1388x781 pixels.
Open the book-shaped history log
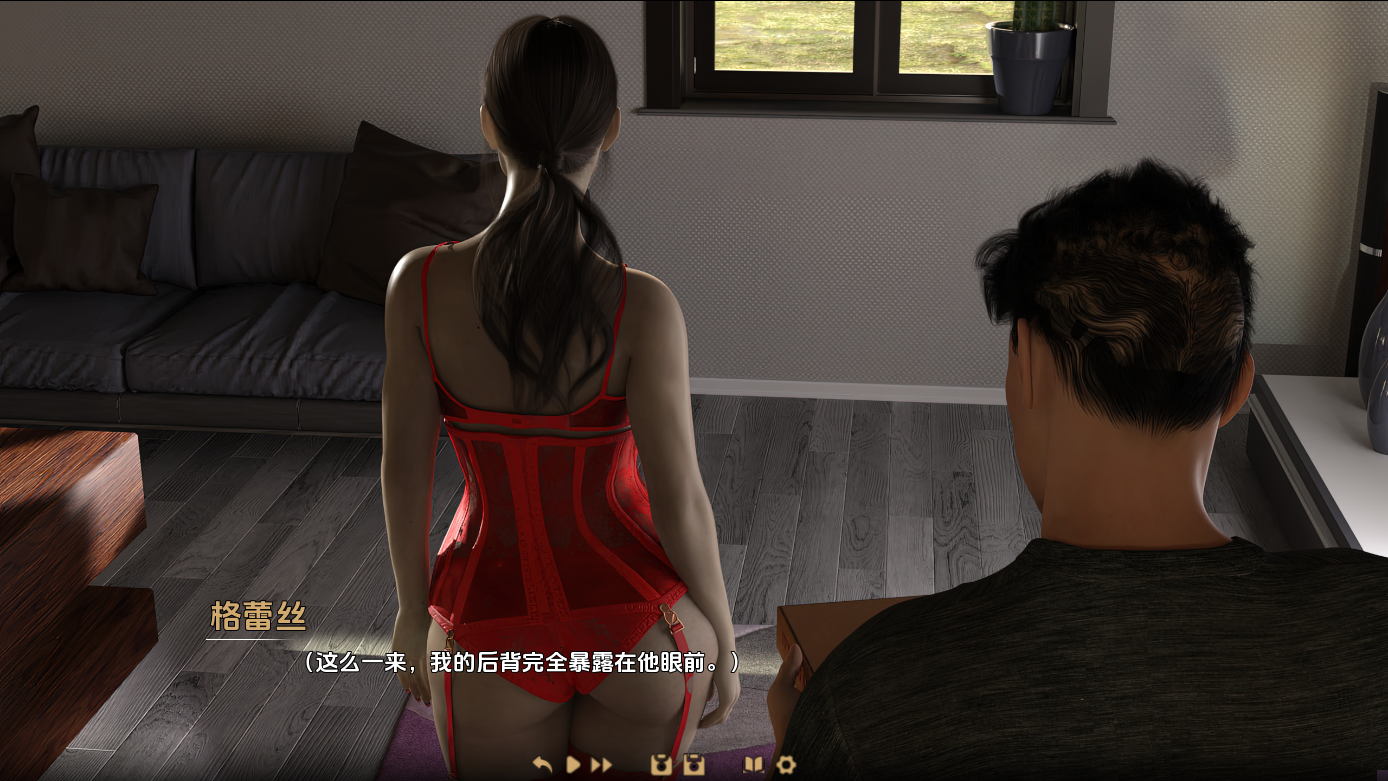[753, 765]
